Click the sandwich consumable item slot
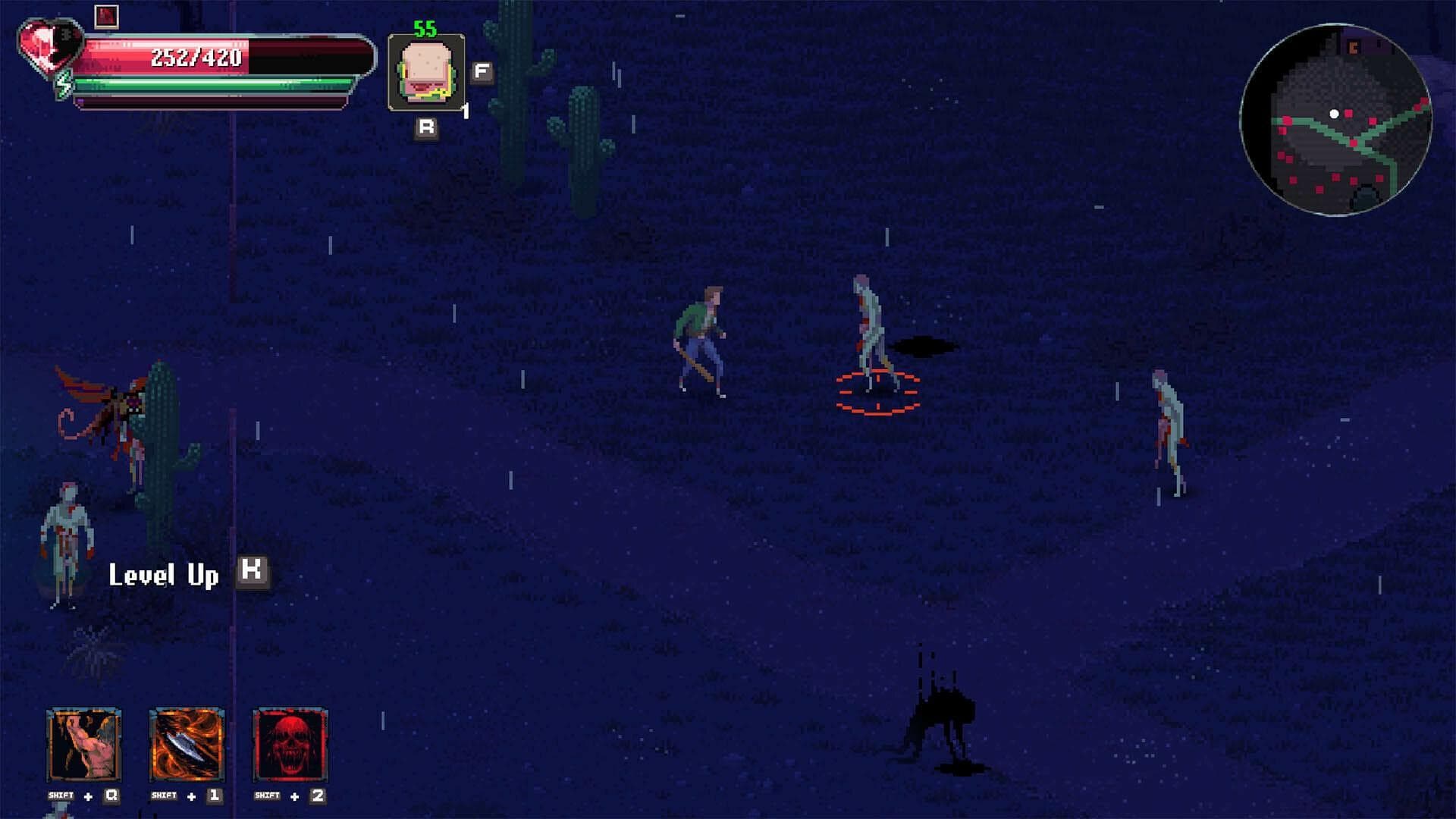Screen dimensions: 1456x819 coord(425,72)
